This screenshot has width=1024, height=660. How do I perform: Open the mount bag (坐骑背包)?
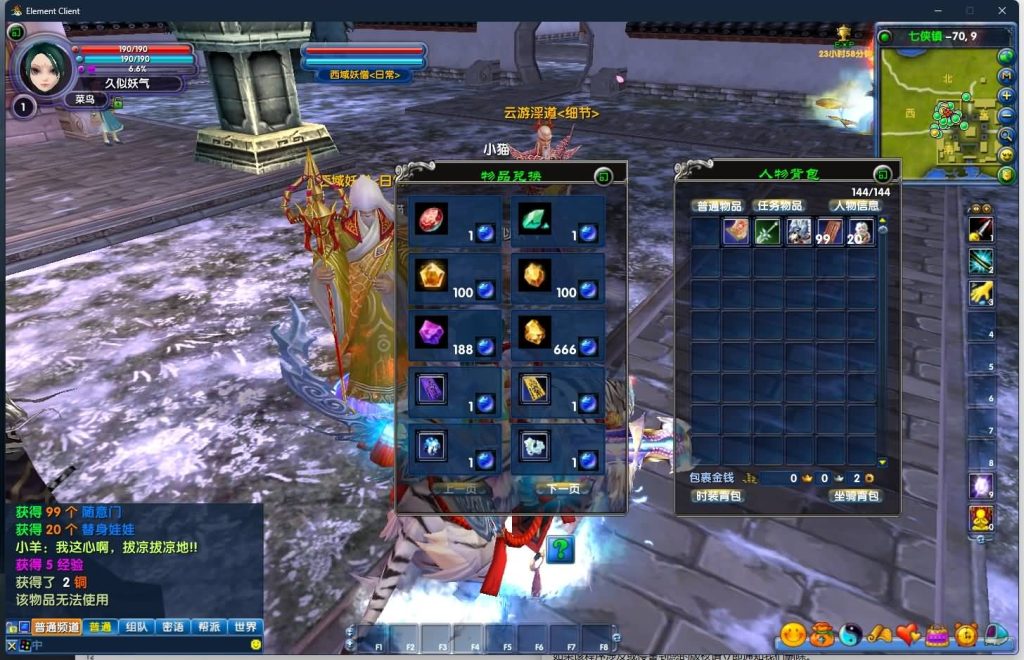tap(856, 496)
